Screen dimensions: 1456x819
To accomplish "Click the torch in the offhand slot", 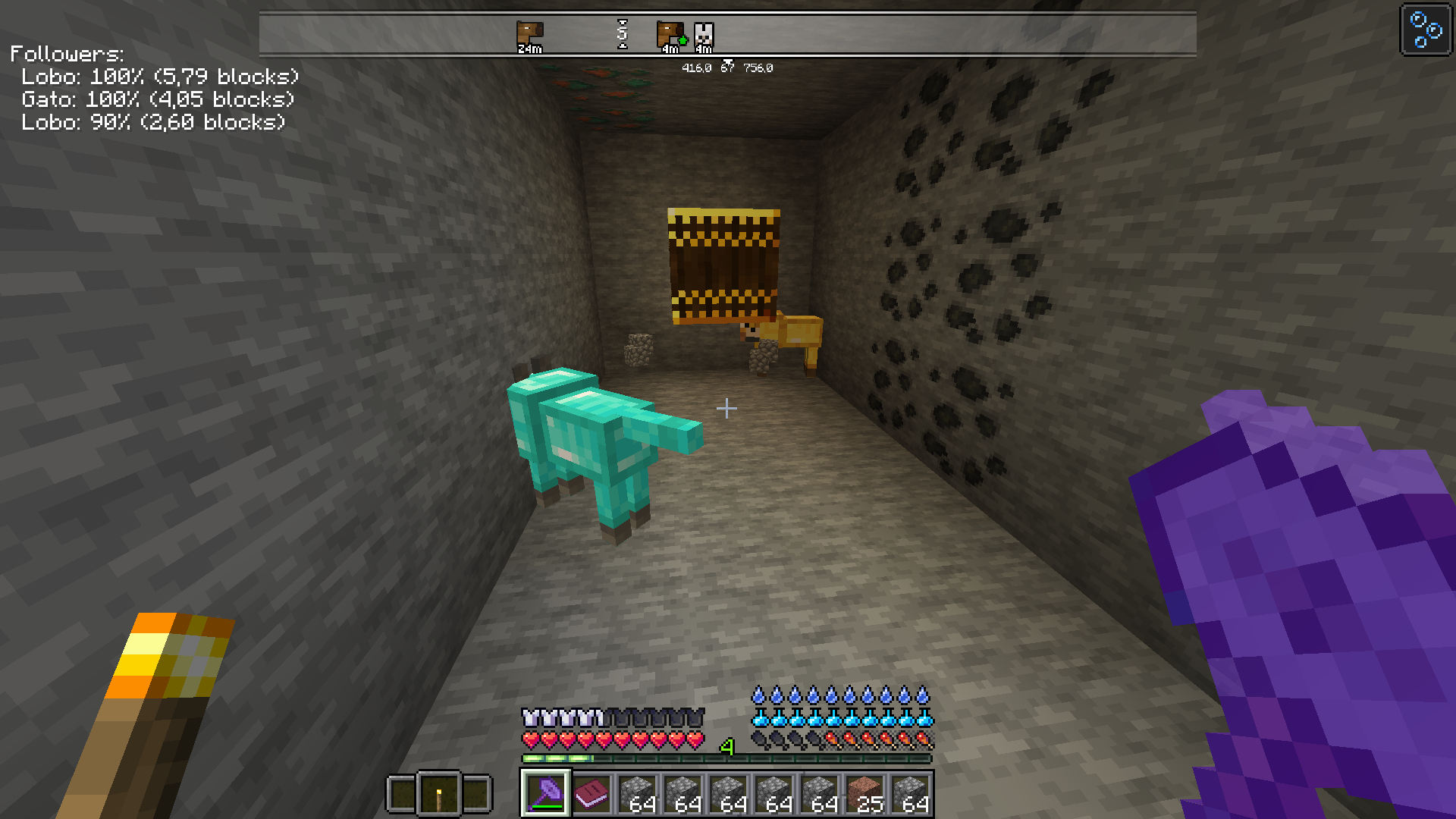I will point(440,794).
